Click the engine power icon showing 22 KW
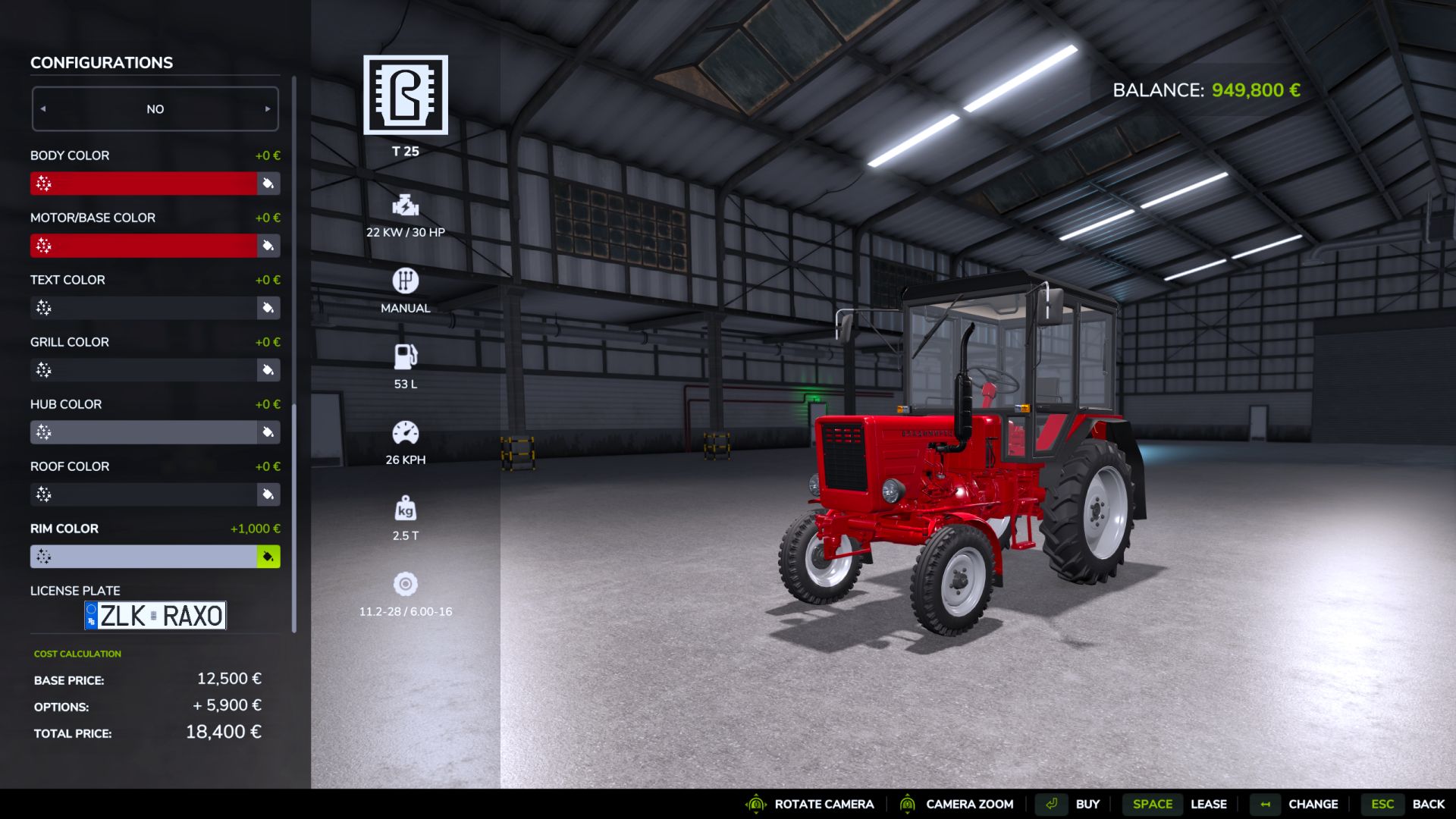The width and height of the screenshot is (1456, 819). click(x=405, y=206)
